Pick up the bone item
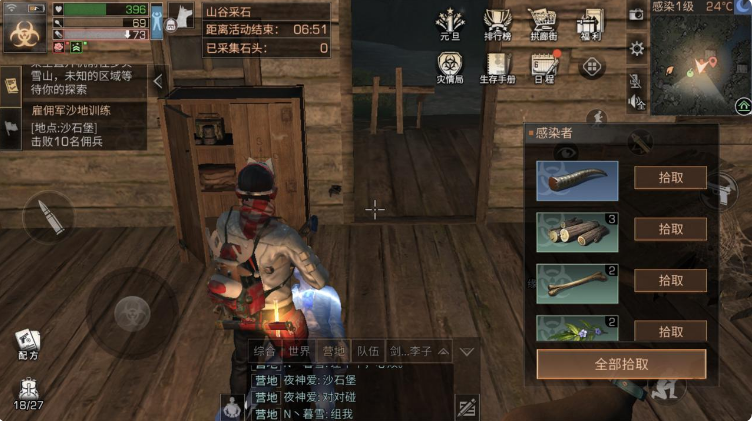Image resolution: width=753 pixels, height=421 pixels. click(x=670, y=280)
